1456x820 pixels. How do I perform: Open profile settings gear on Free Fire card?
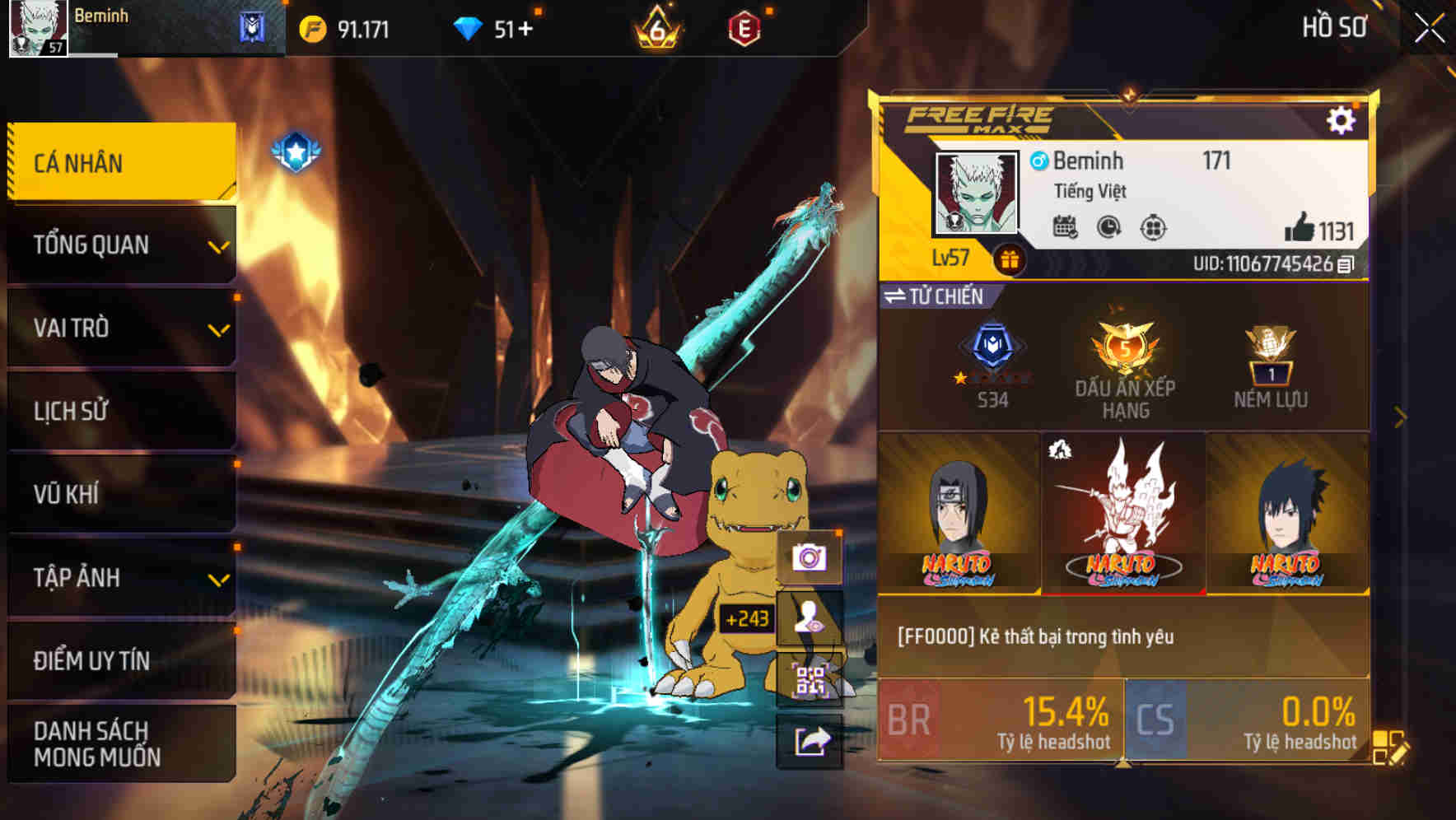(1342, 119)
